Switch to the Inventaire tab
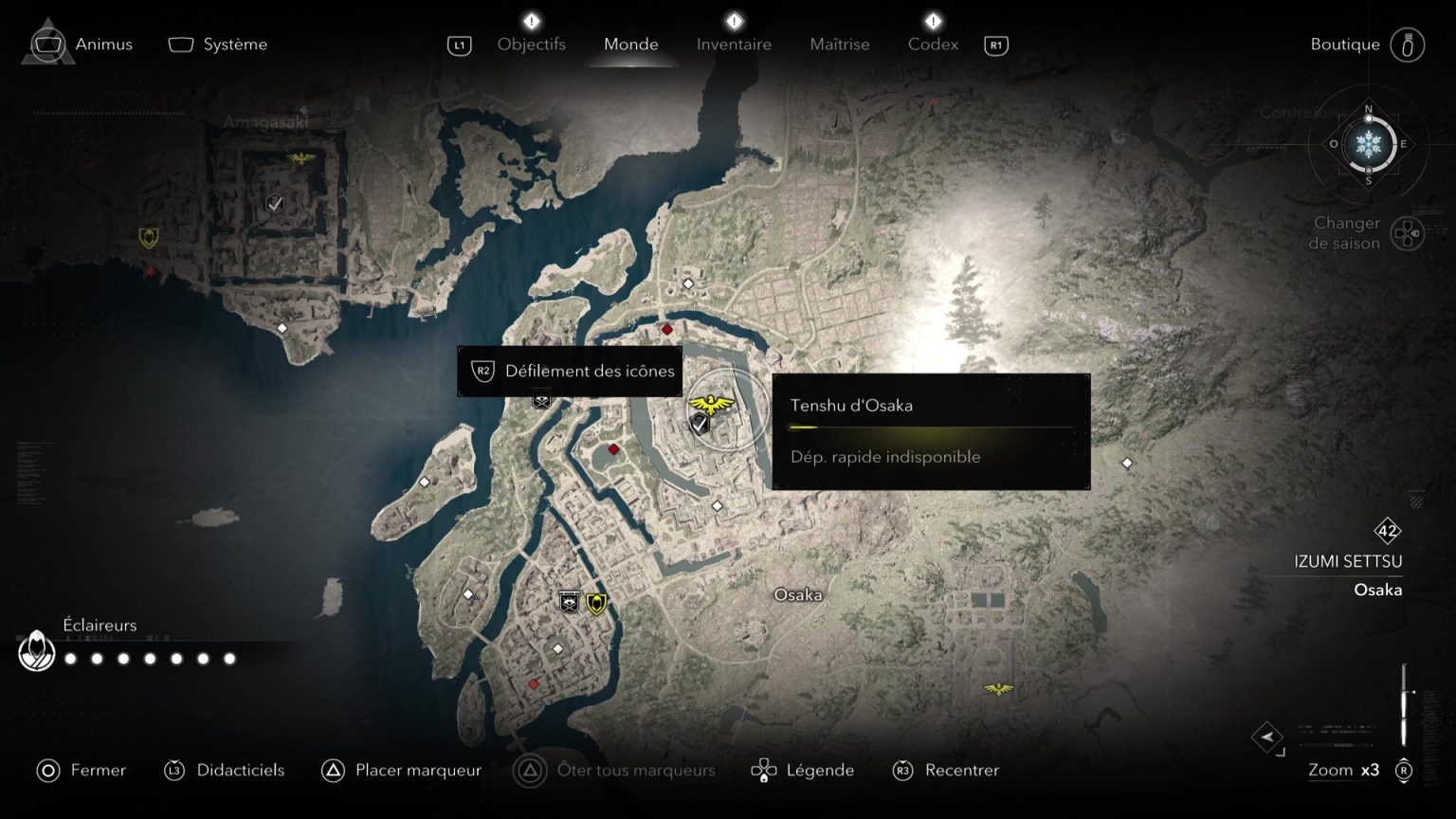1456x819 pixels. (x=733, y=44)
